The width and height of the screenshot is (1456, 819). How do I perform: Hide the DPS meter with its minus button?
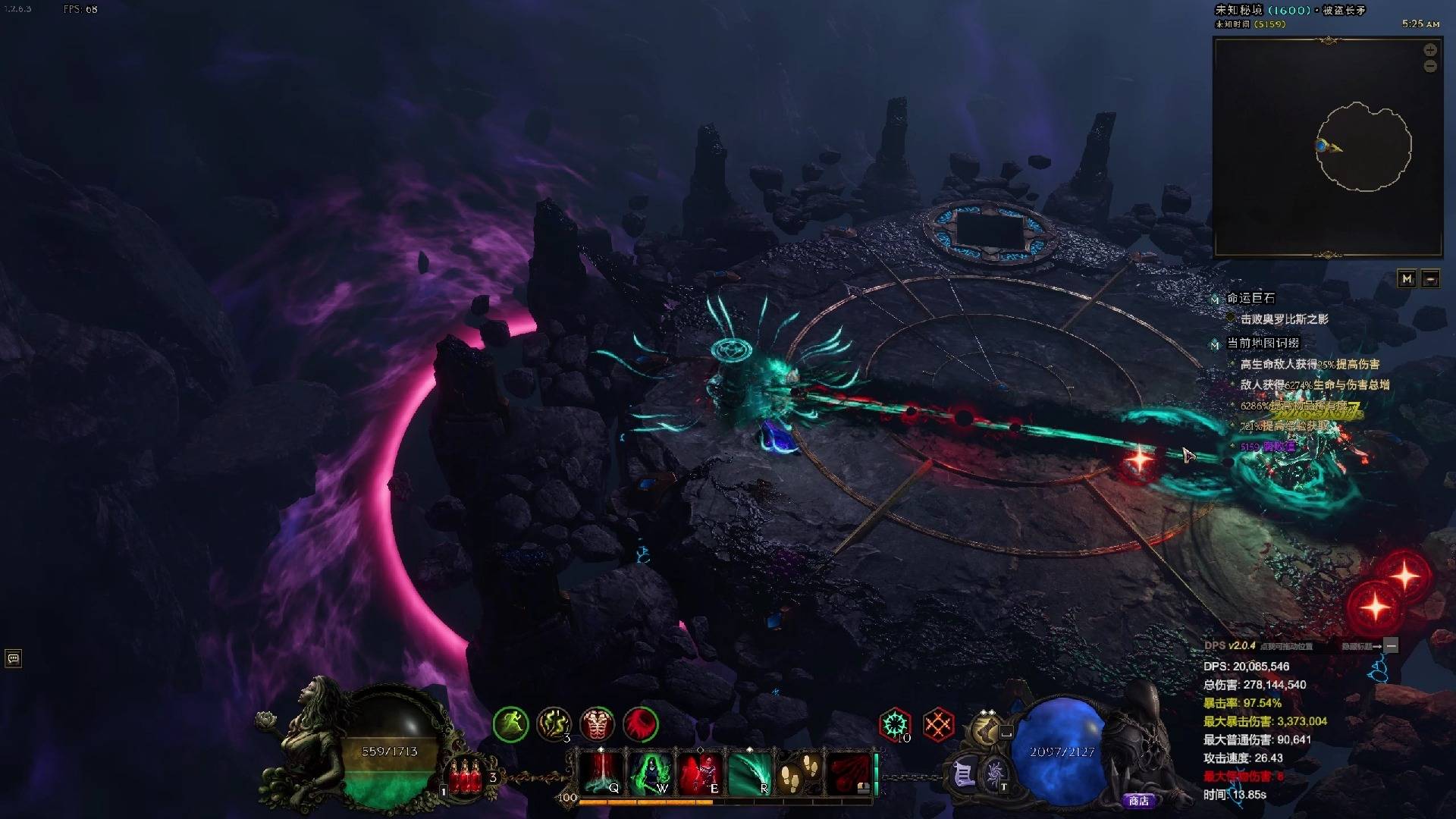[x=1391, y=645]
